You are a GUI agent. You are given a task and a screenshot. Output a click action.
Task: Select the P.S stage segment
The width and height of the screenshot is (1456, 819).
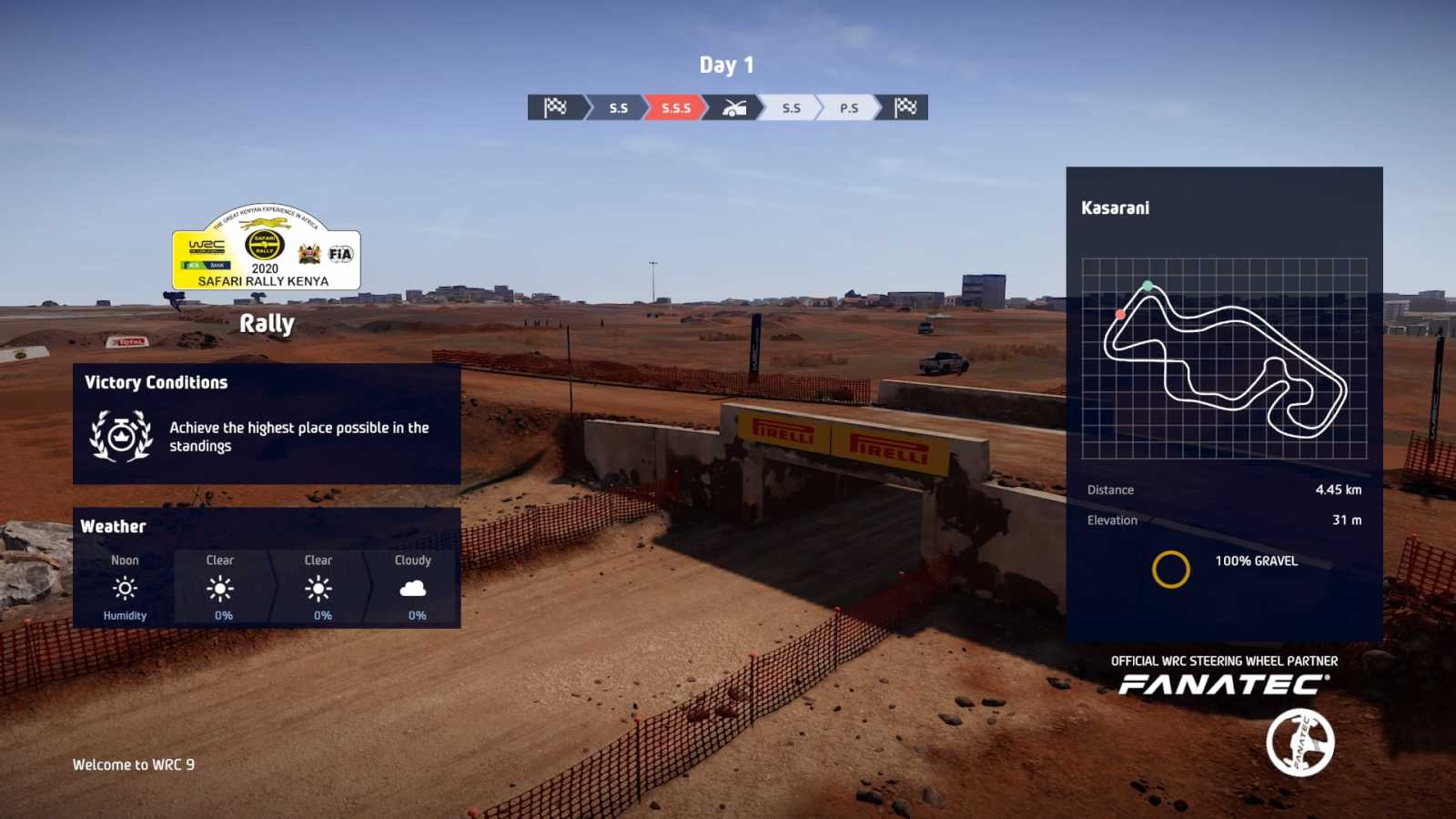(848, 107)
